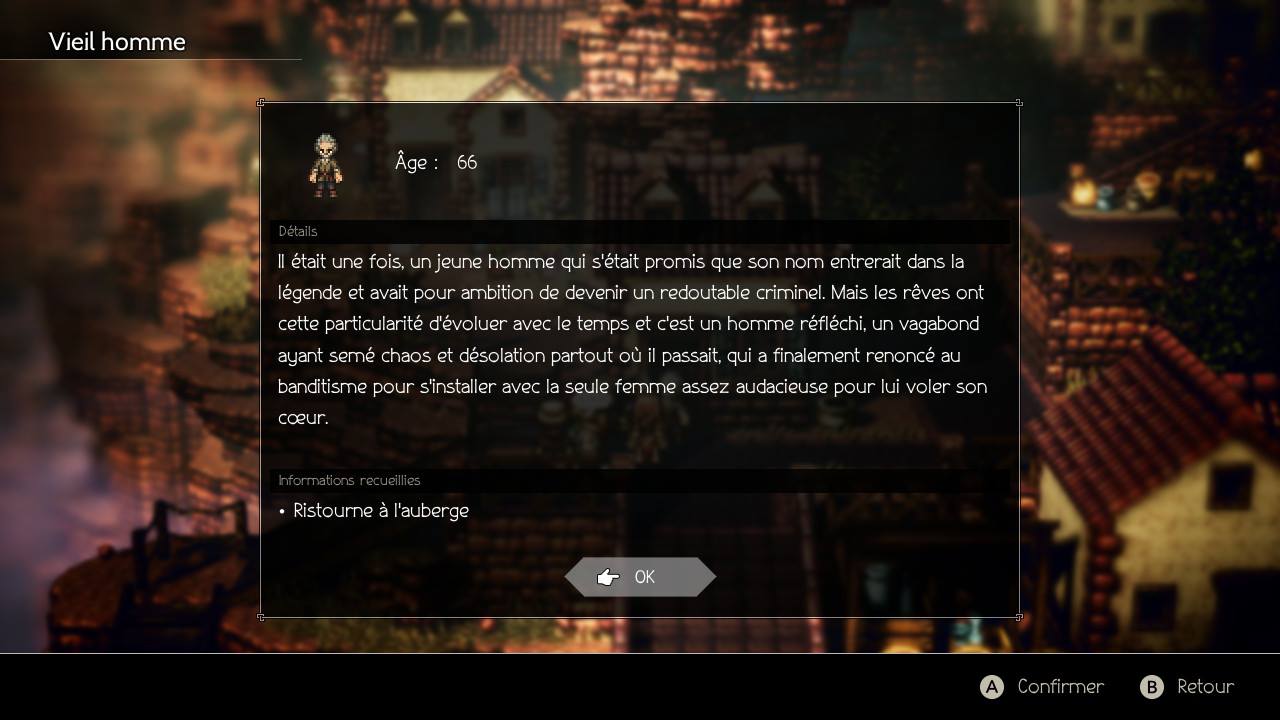
Task: Confirm the old man's details with OK
Action: (x=640, y=577)
